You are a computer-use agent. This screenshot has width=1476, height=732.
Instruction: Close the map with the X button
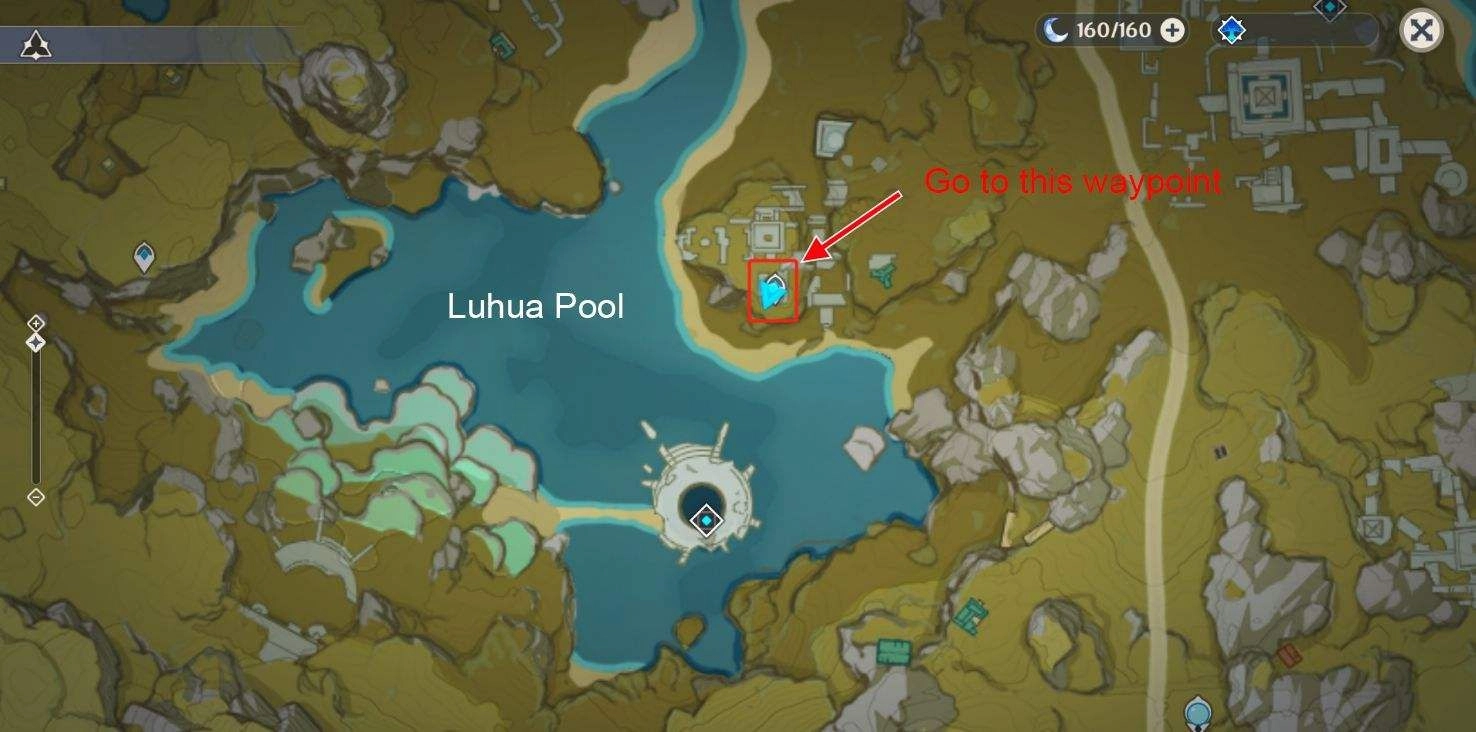coord(1419,31)
